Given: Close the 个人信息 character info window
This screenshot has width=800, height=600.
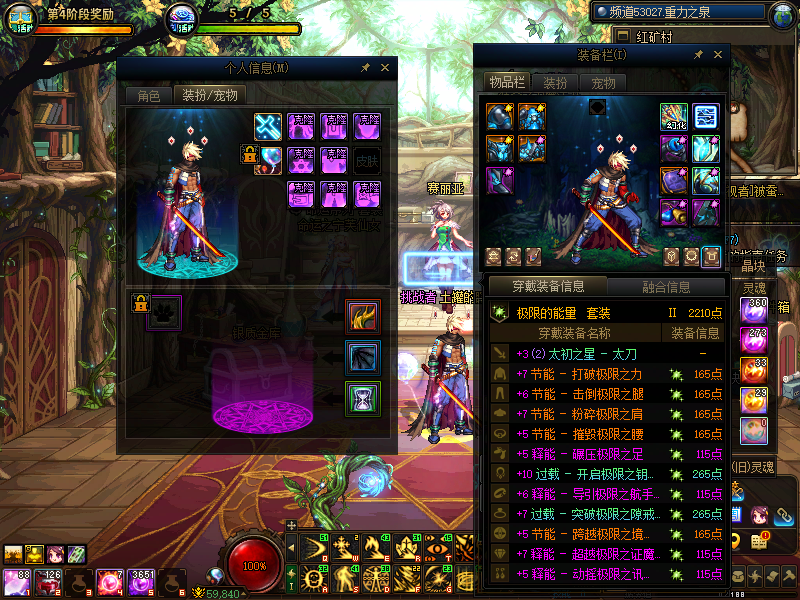Looking at the screenshot, I should pos(385,68).
